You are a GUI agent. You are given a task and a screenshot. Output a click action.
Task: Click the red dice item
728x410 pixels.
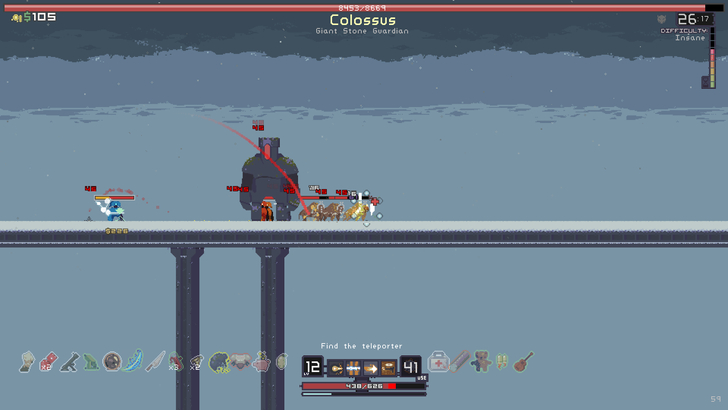point(47,362)
